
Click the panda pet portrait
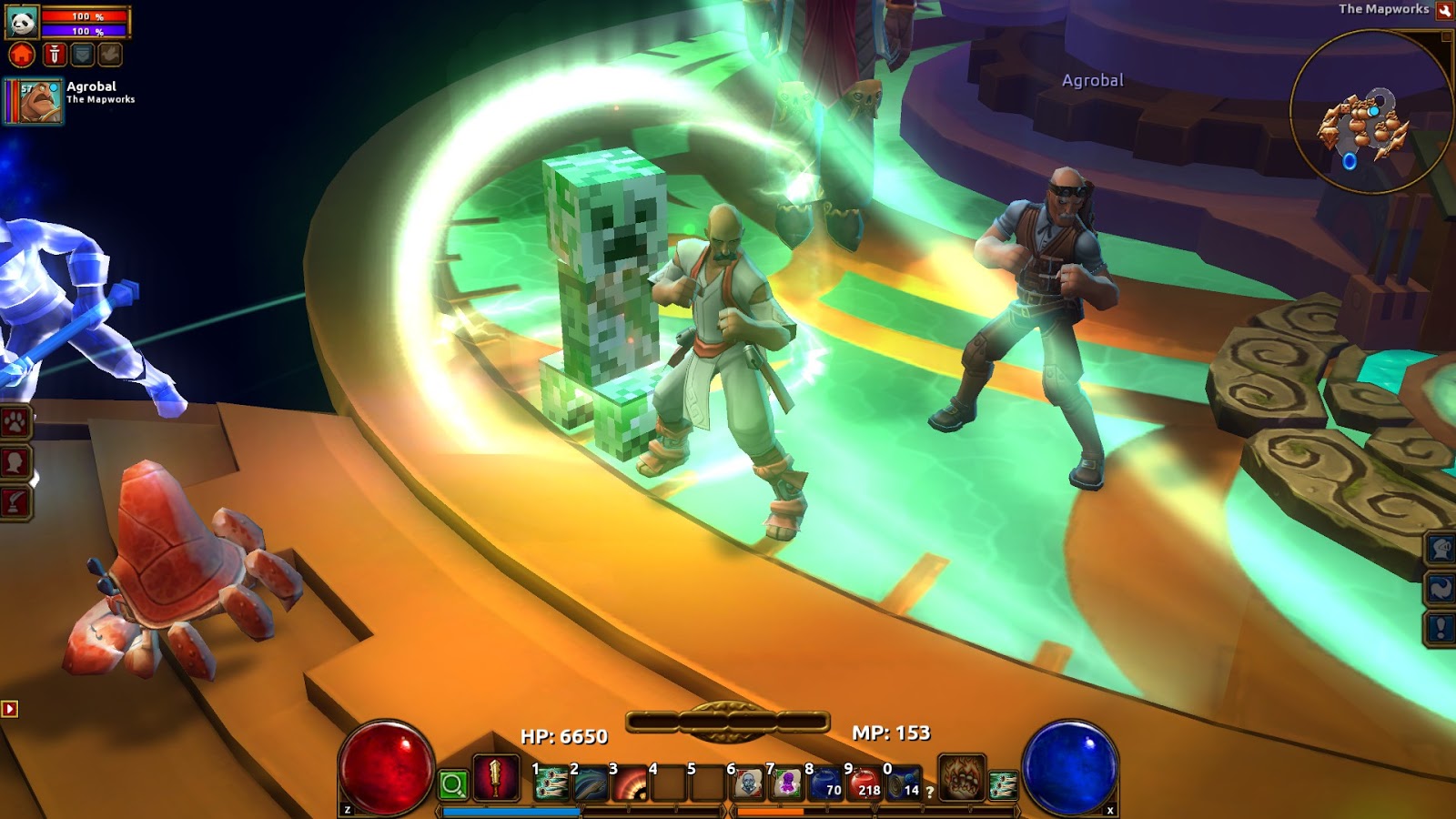tap(22, 22)
